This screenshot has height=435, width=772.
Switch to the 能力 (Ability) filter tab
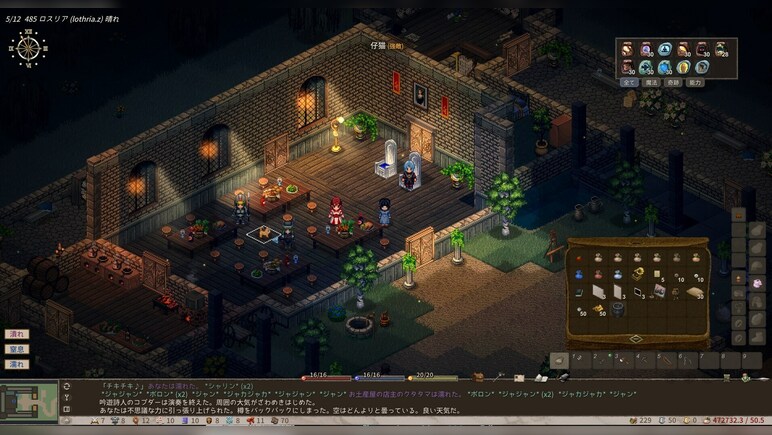[x=695, y=83]
